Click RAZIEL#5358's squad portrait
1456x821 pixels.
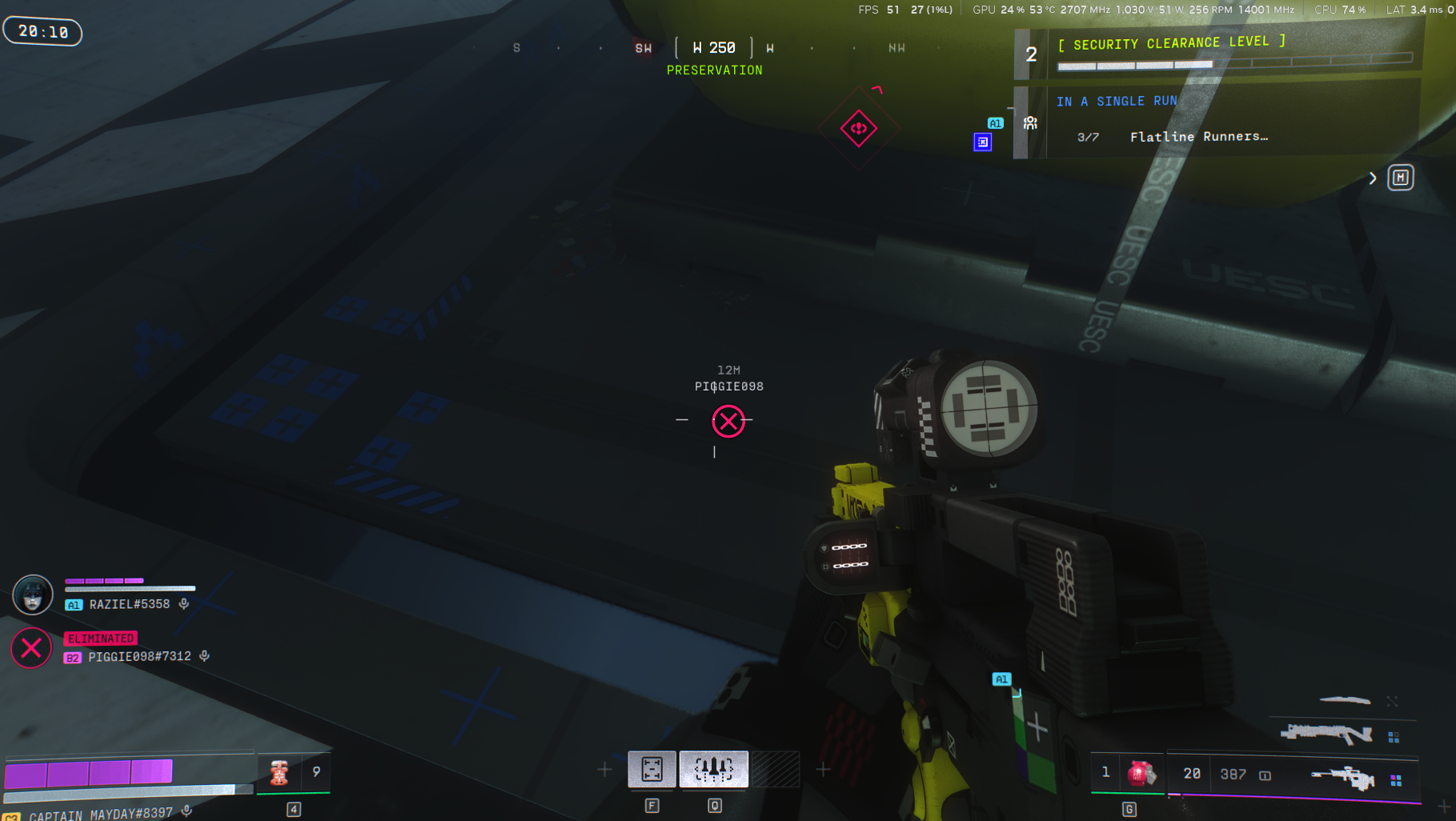click(33, 595)
